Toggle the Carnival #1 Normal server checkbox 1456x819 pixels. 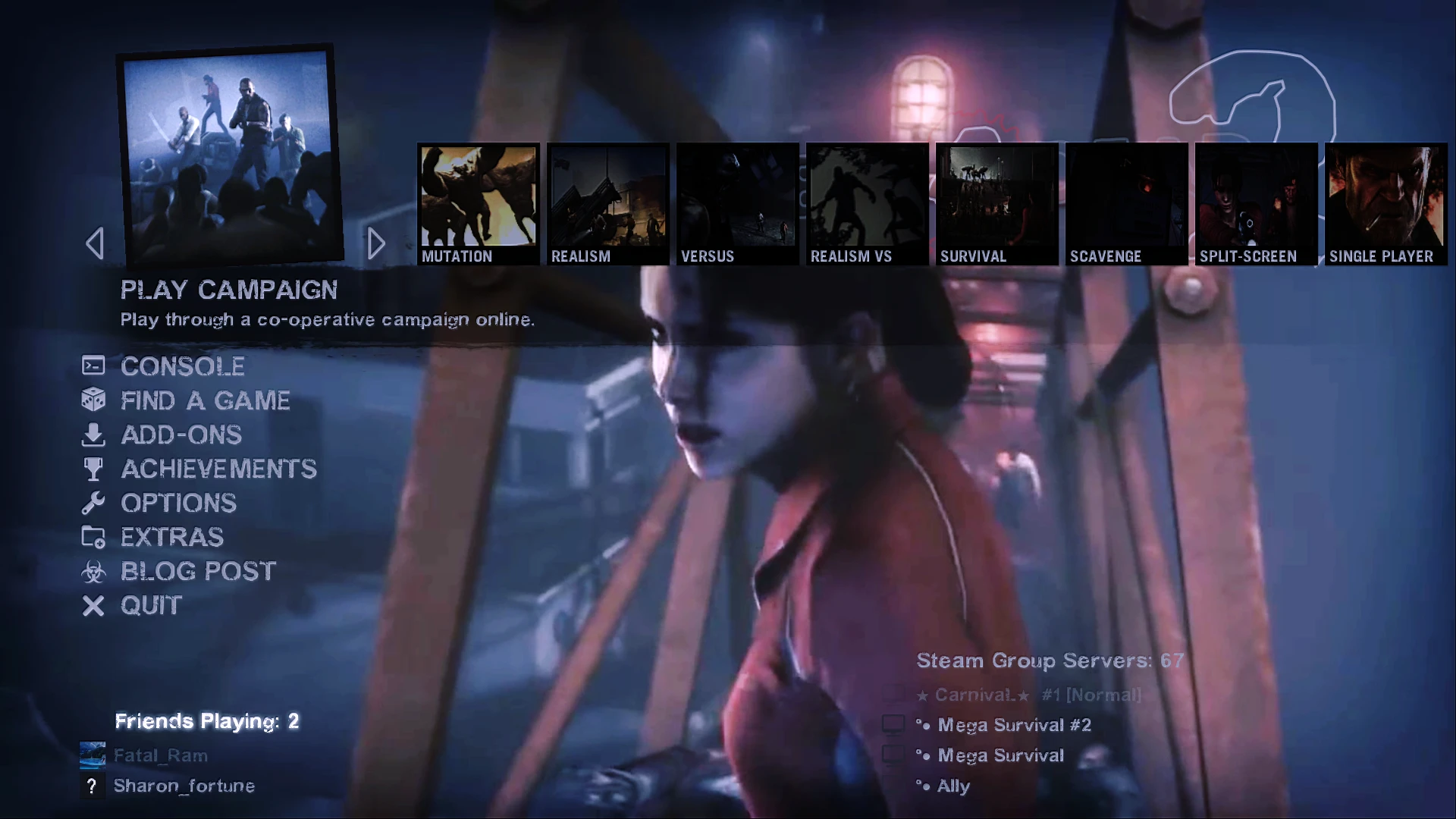click(x=893, y=694)
